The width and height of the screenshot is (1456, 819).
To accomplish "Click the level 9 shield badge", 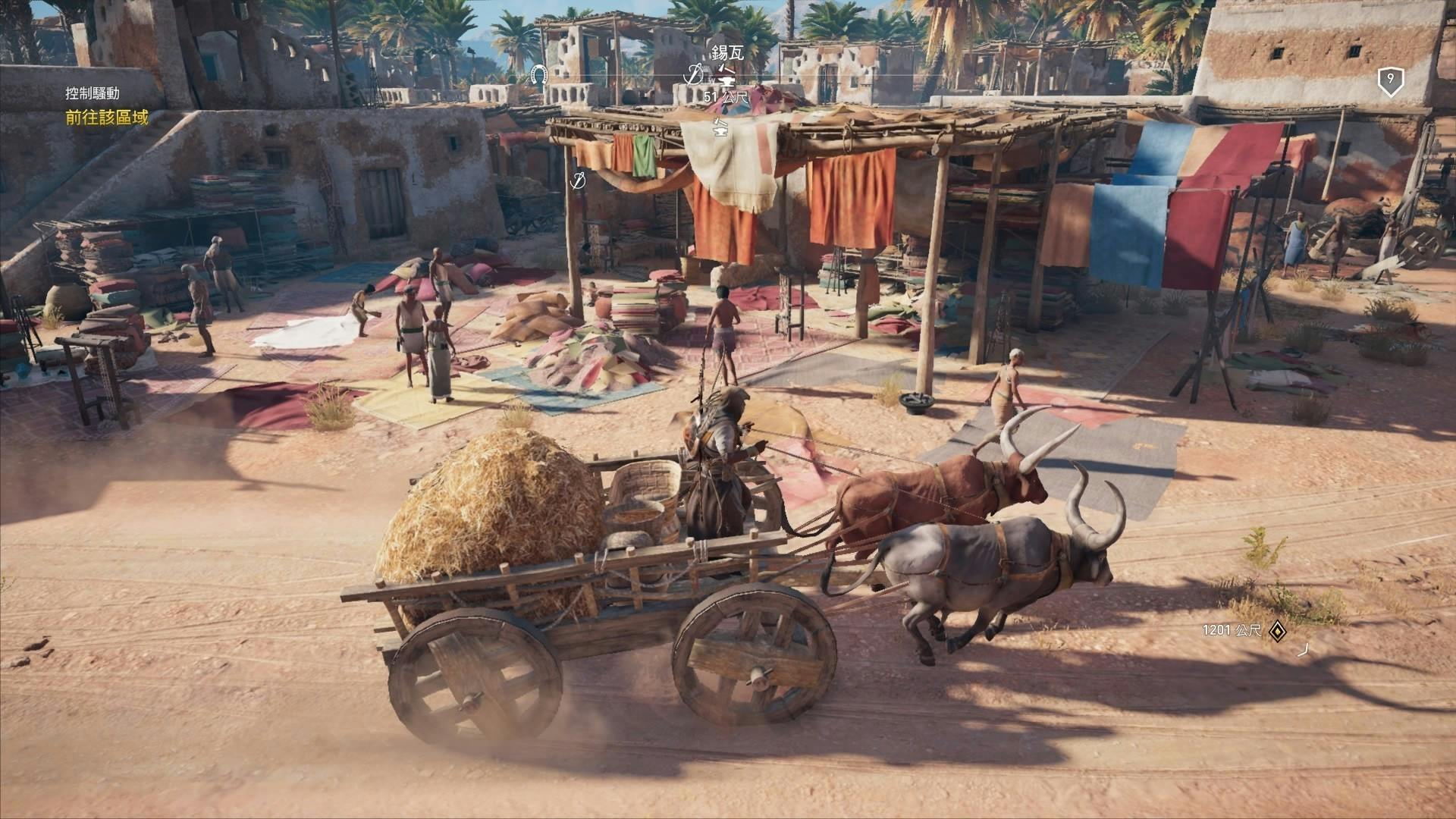I will 1390,80.
